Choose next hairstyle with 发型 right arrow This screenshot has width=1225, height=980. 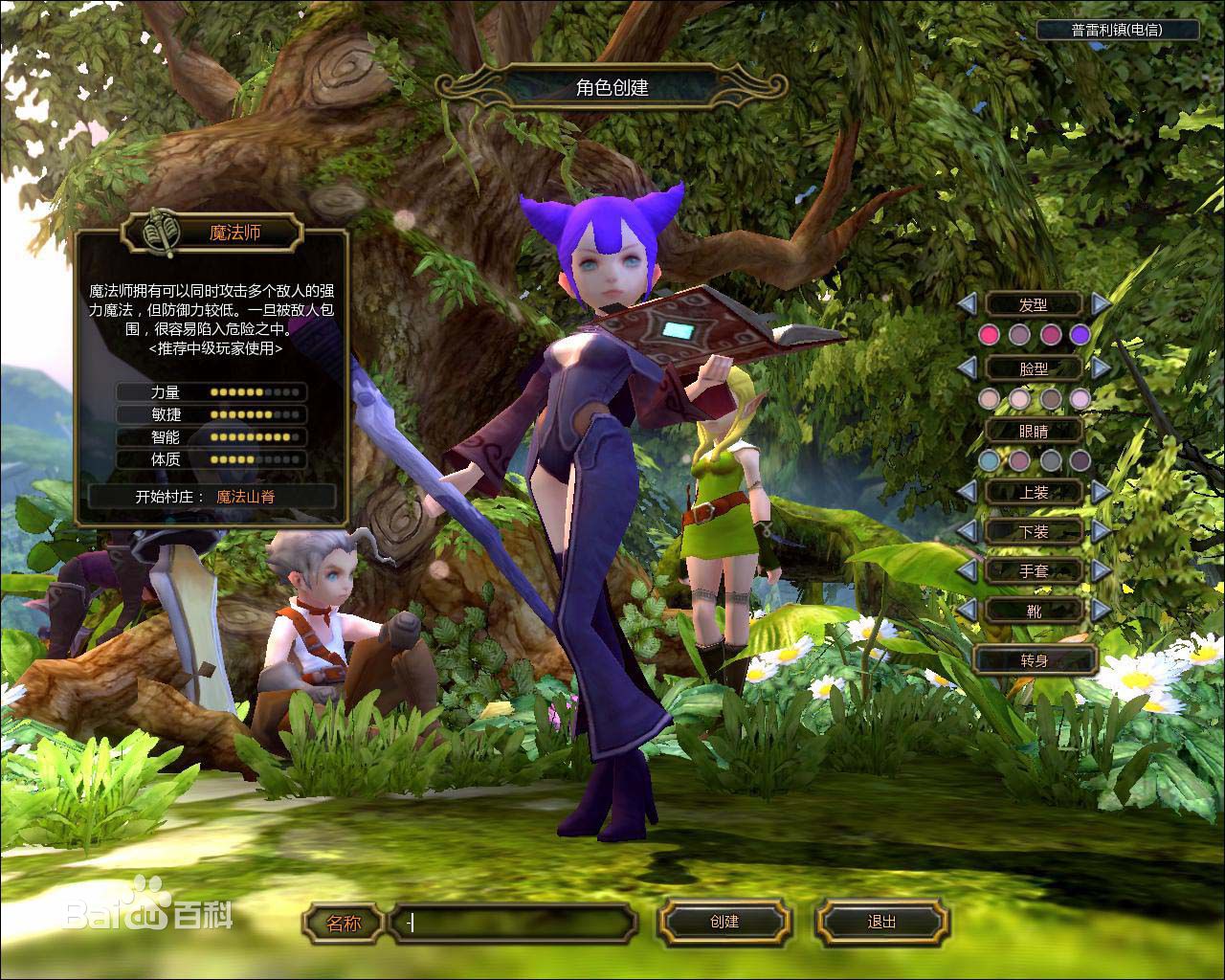tap(1102, 304)
